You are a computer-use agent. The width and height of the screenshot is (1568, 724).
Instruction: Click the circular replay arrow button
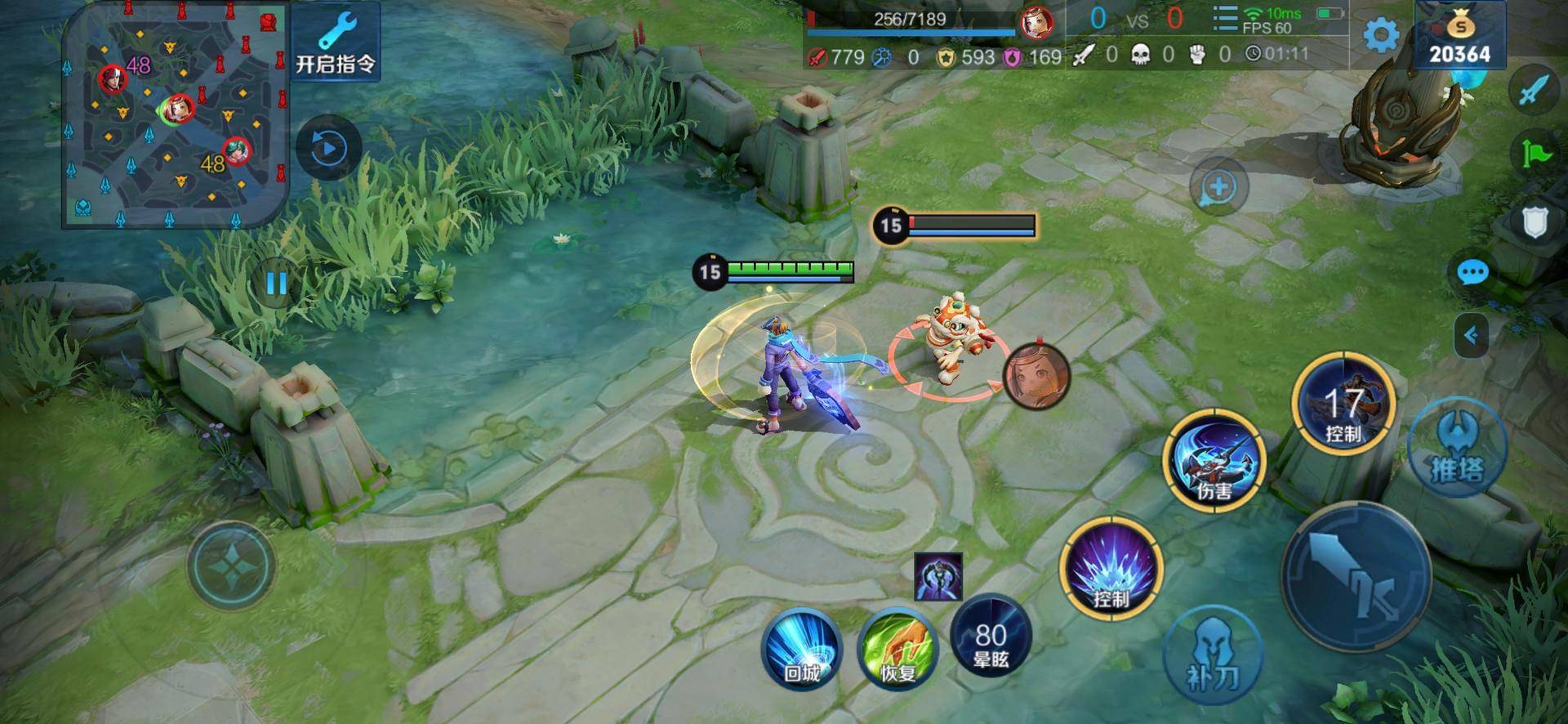click(x=328, y=149)
